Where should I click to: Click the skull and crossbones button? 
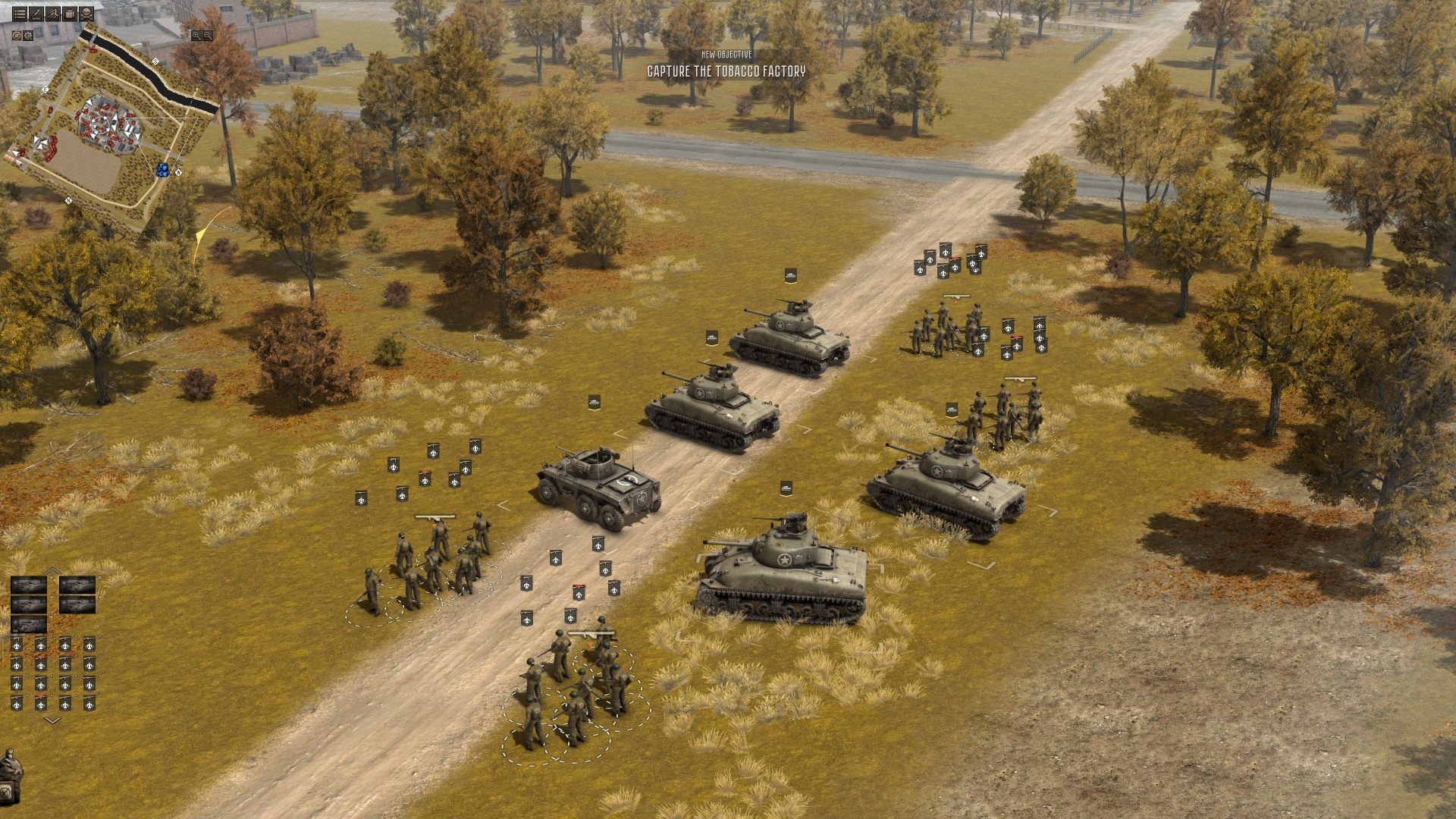click(86, 14)
